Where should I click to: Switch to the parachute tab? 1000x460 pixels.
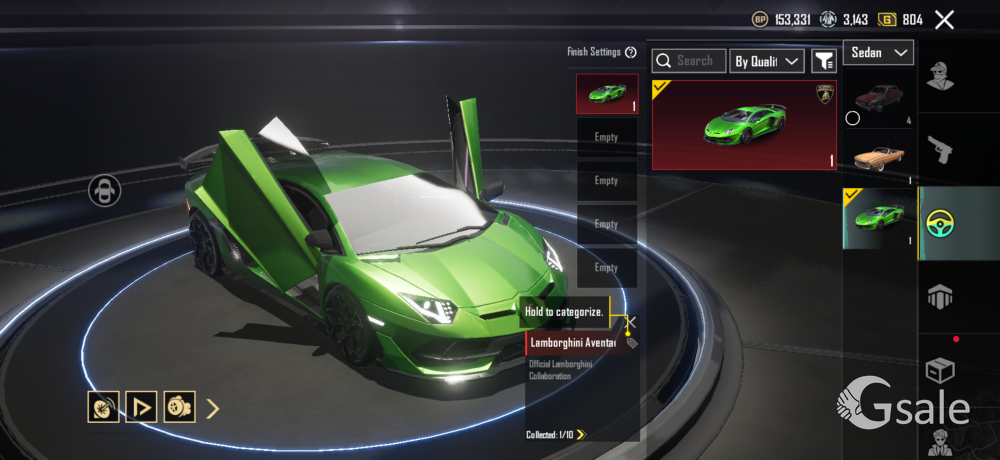click(940, 296)
